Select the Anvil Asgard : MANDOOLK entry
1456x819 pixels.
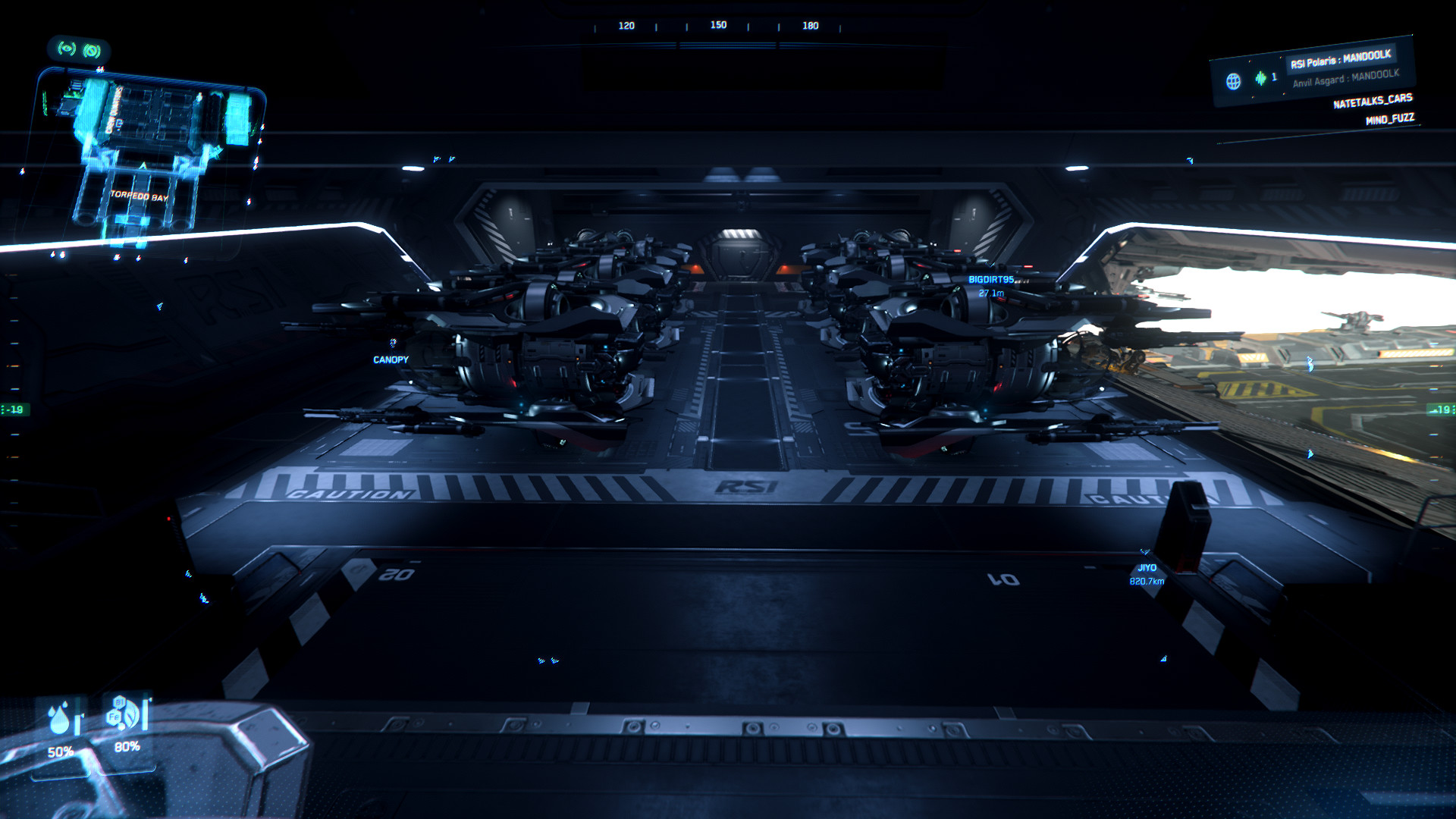point(1345,78)
